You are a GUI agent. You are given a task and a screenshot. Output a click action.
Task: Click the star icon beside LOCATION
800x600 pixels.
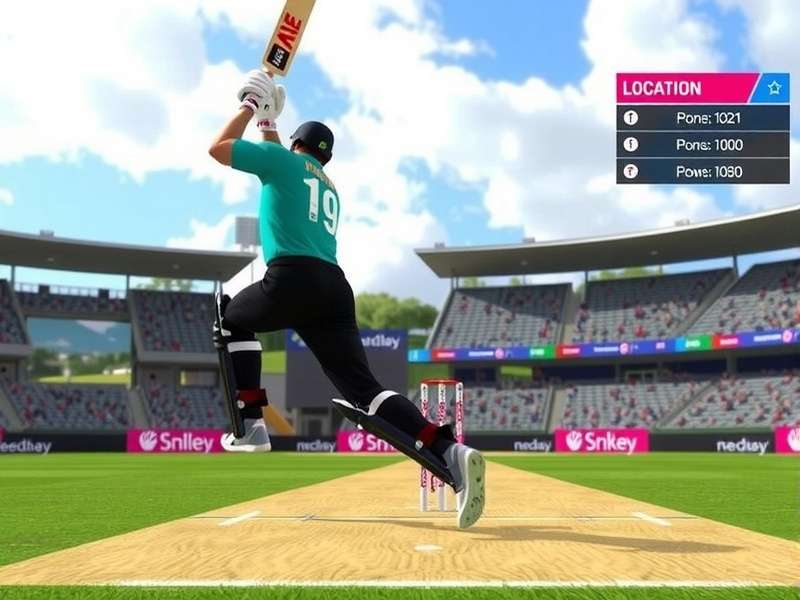[x=774, y=88]
